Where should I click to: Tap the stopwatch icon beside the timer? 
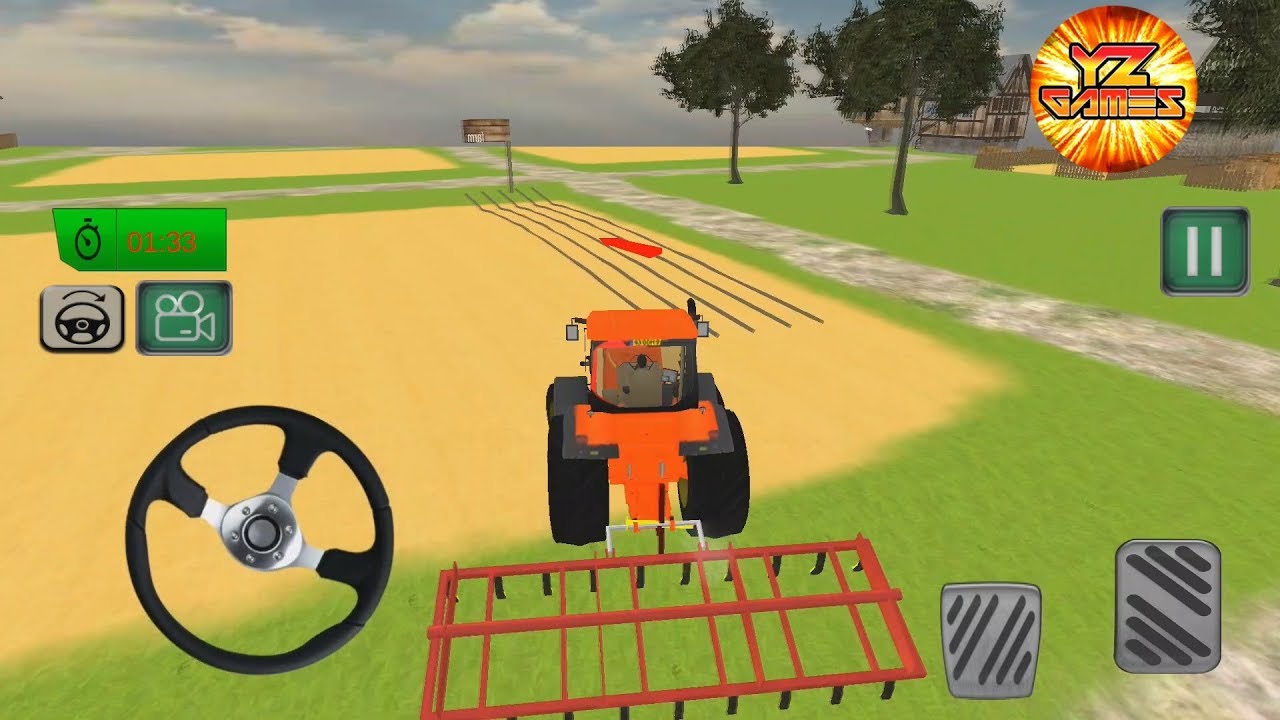tap(90, 240)
